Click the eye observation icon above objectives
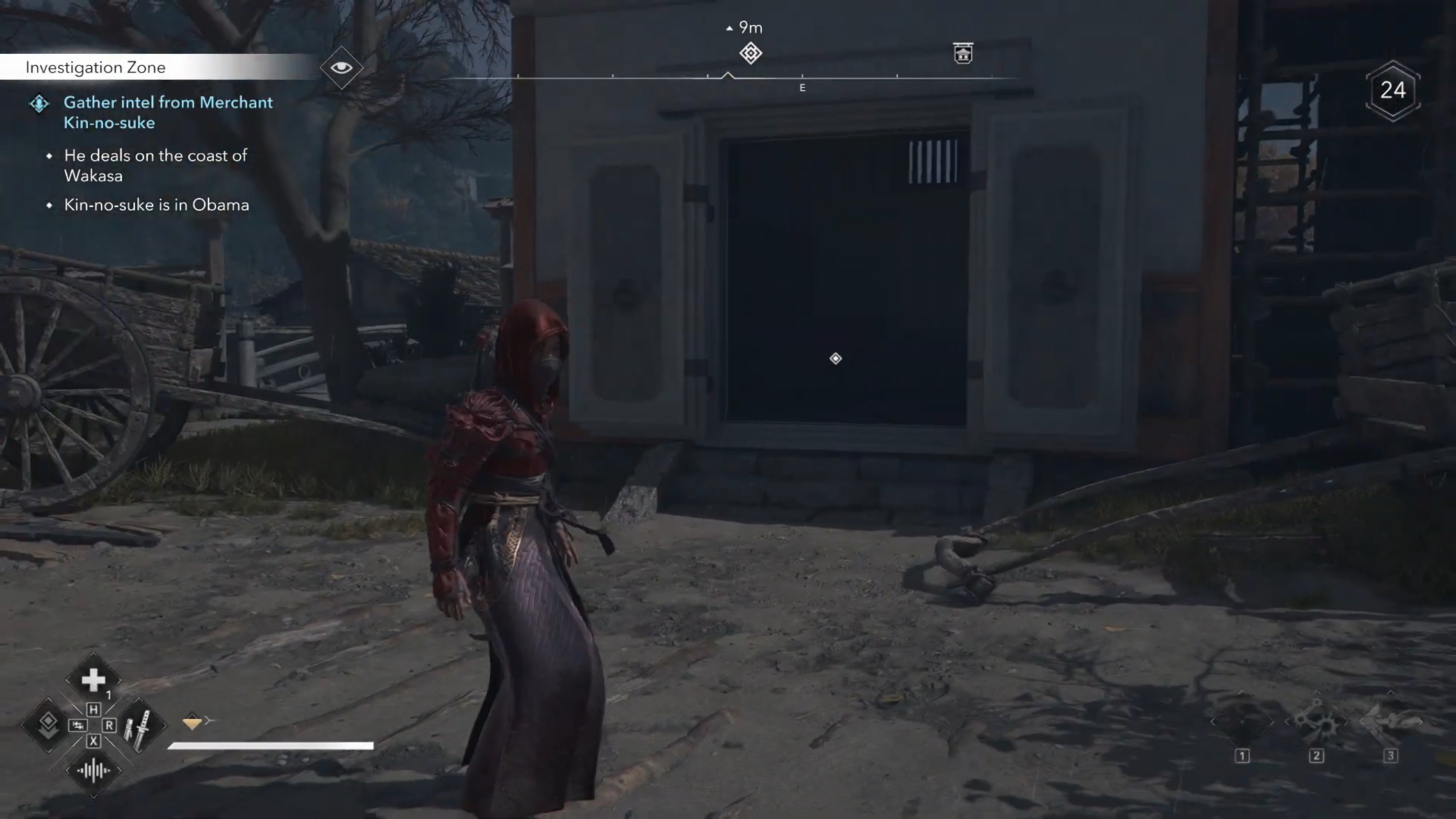The height and width of the screenshot is (819, 1456). click(343, 68)
